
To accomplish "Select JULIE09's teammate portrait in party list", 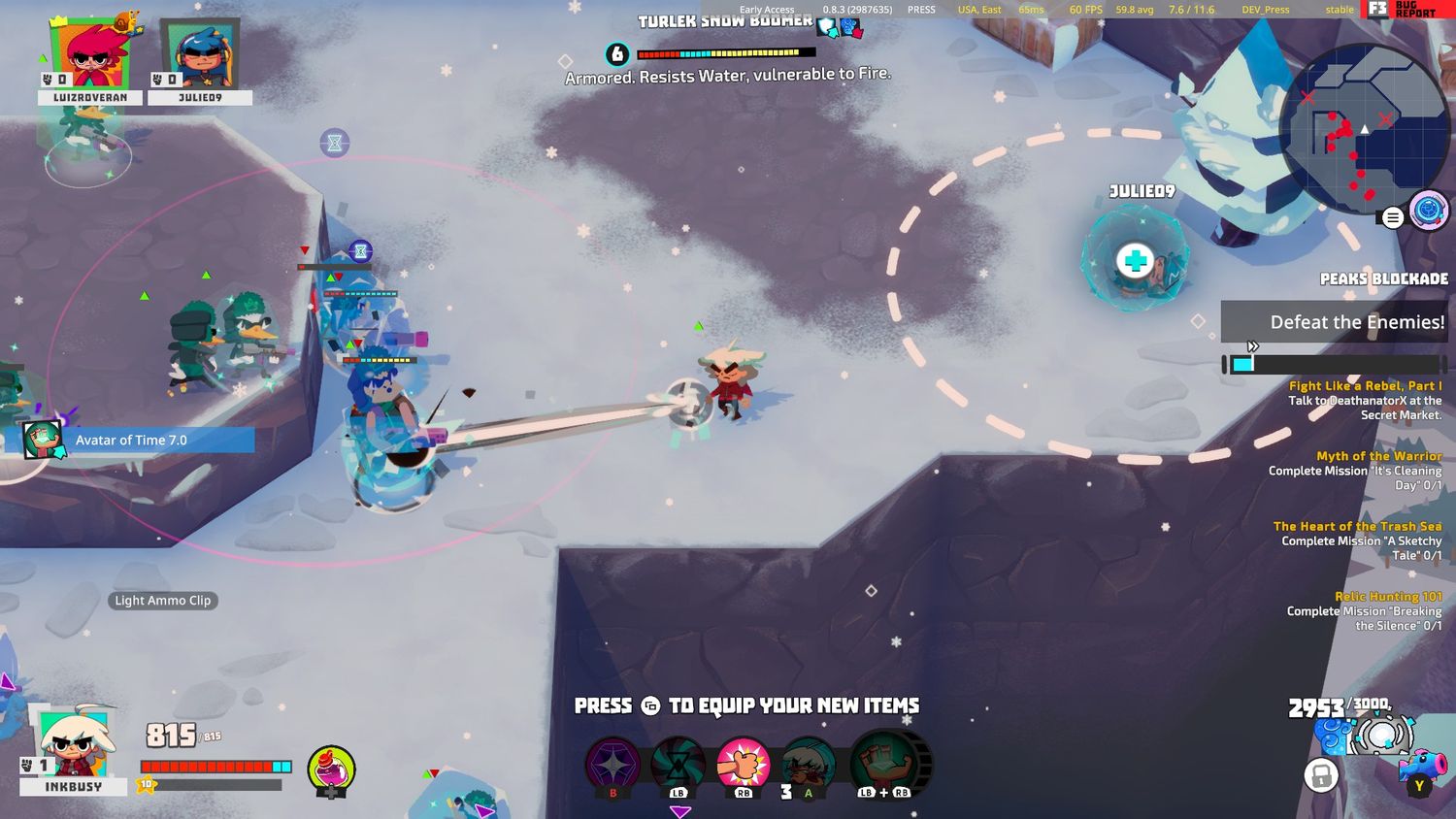I will (x=200, y=55).
